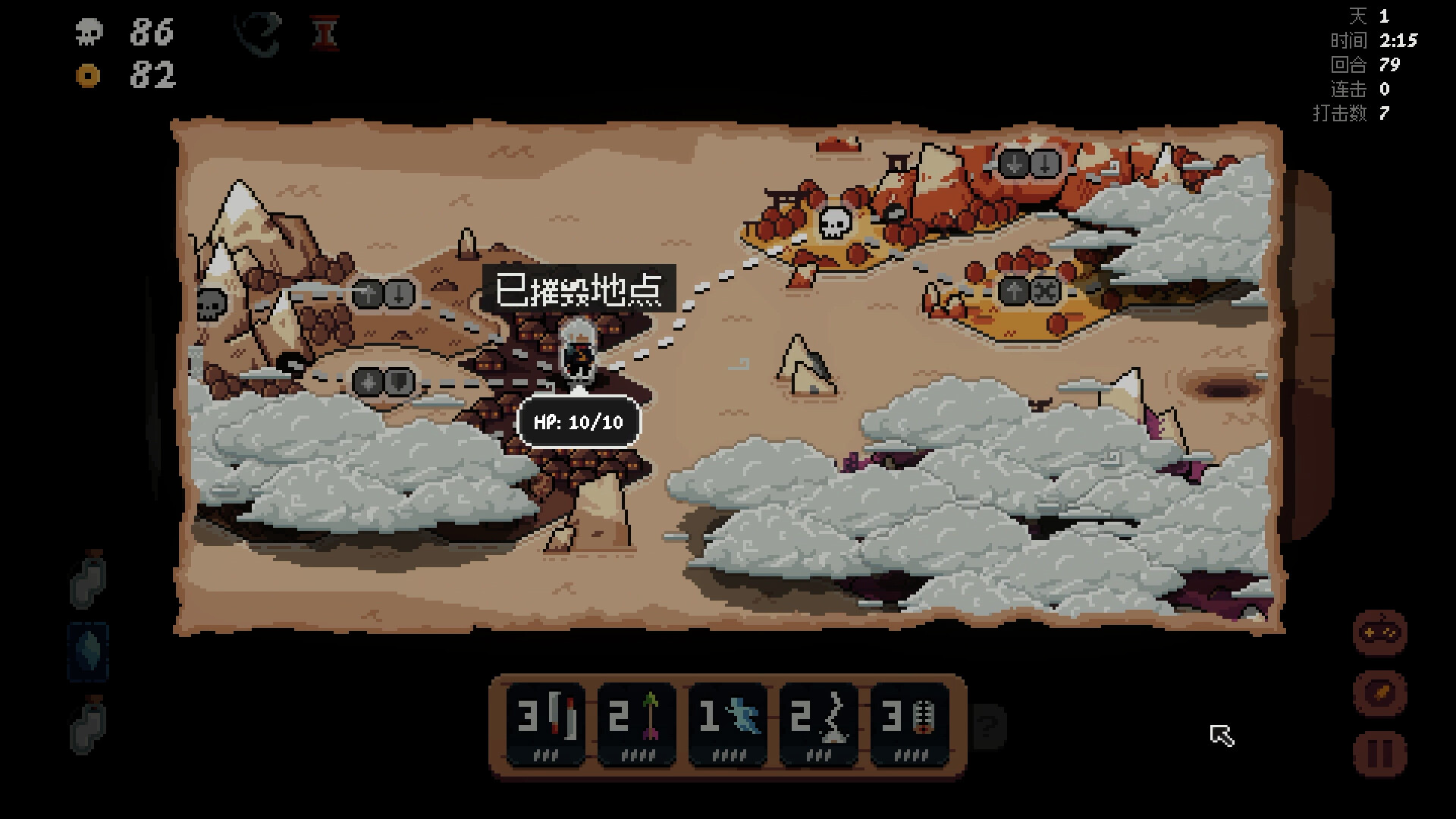The height and width of the screenshot is (819, 1456).
Task: Select the arrow skill card
Action: tap(638, 724)
